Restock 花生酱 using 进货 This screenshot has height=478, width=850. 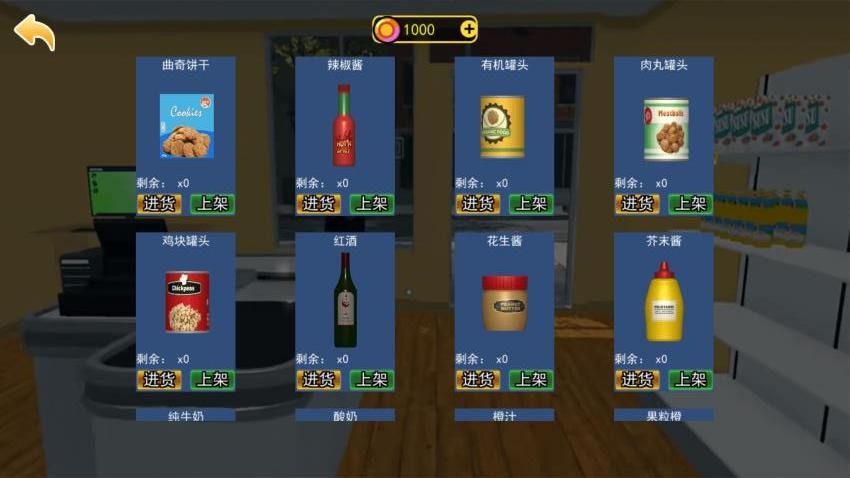478,380
